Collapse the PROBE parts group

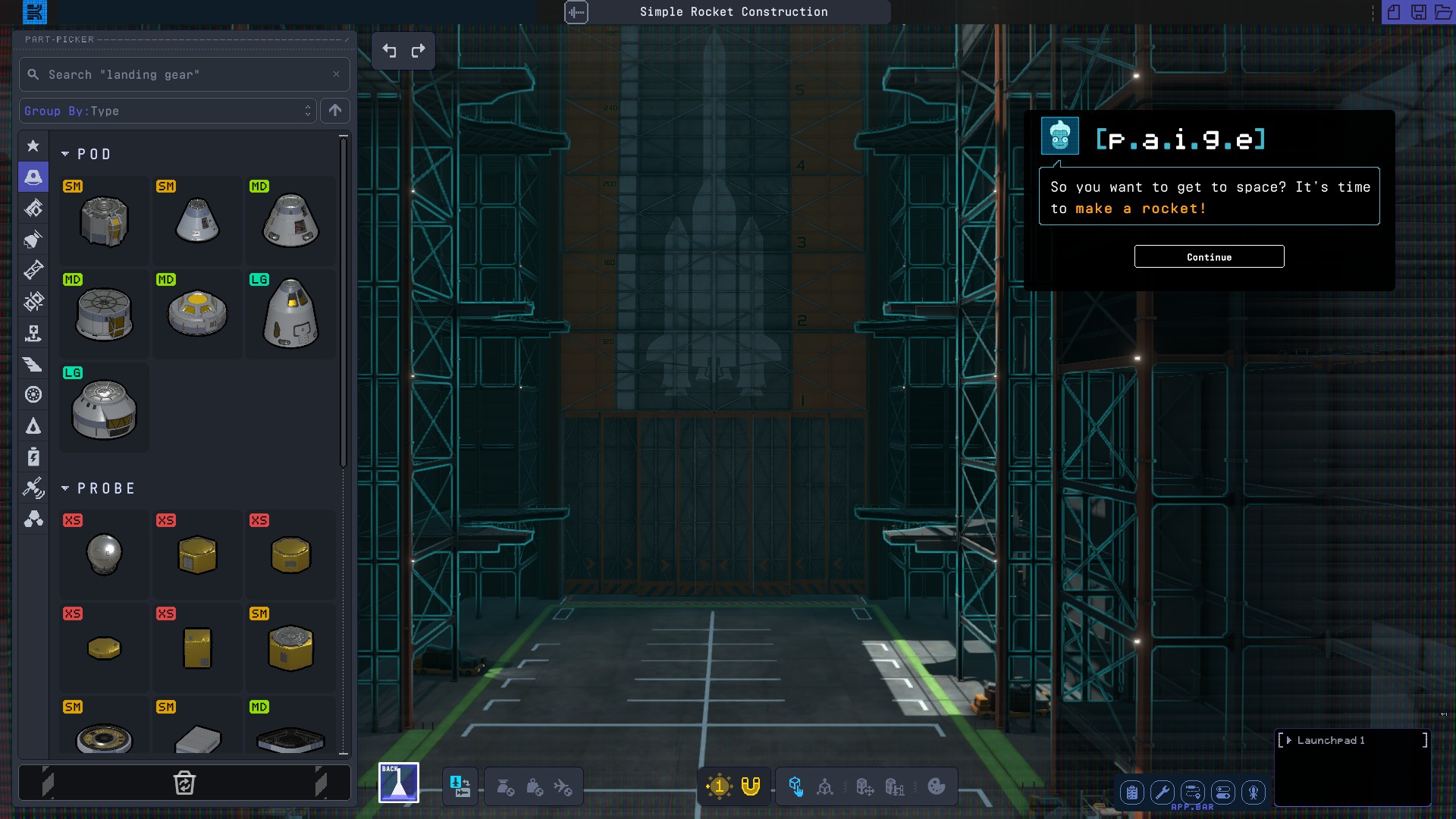(x=65, y=488)
